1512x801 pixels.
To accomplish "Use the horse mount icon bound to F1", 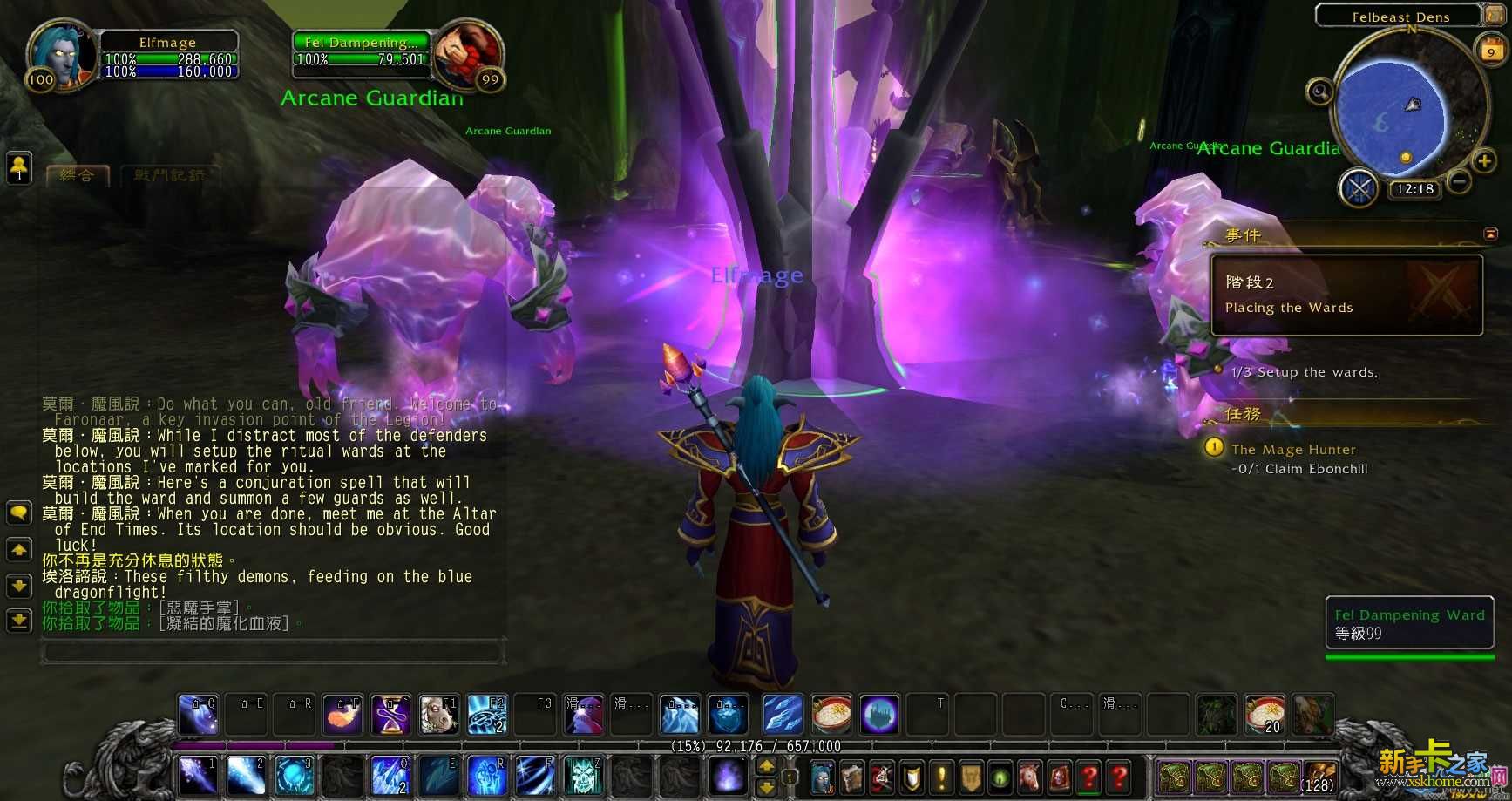I will pos(438,715).
